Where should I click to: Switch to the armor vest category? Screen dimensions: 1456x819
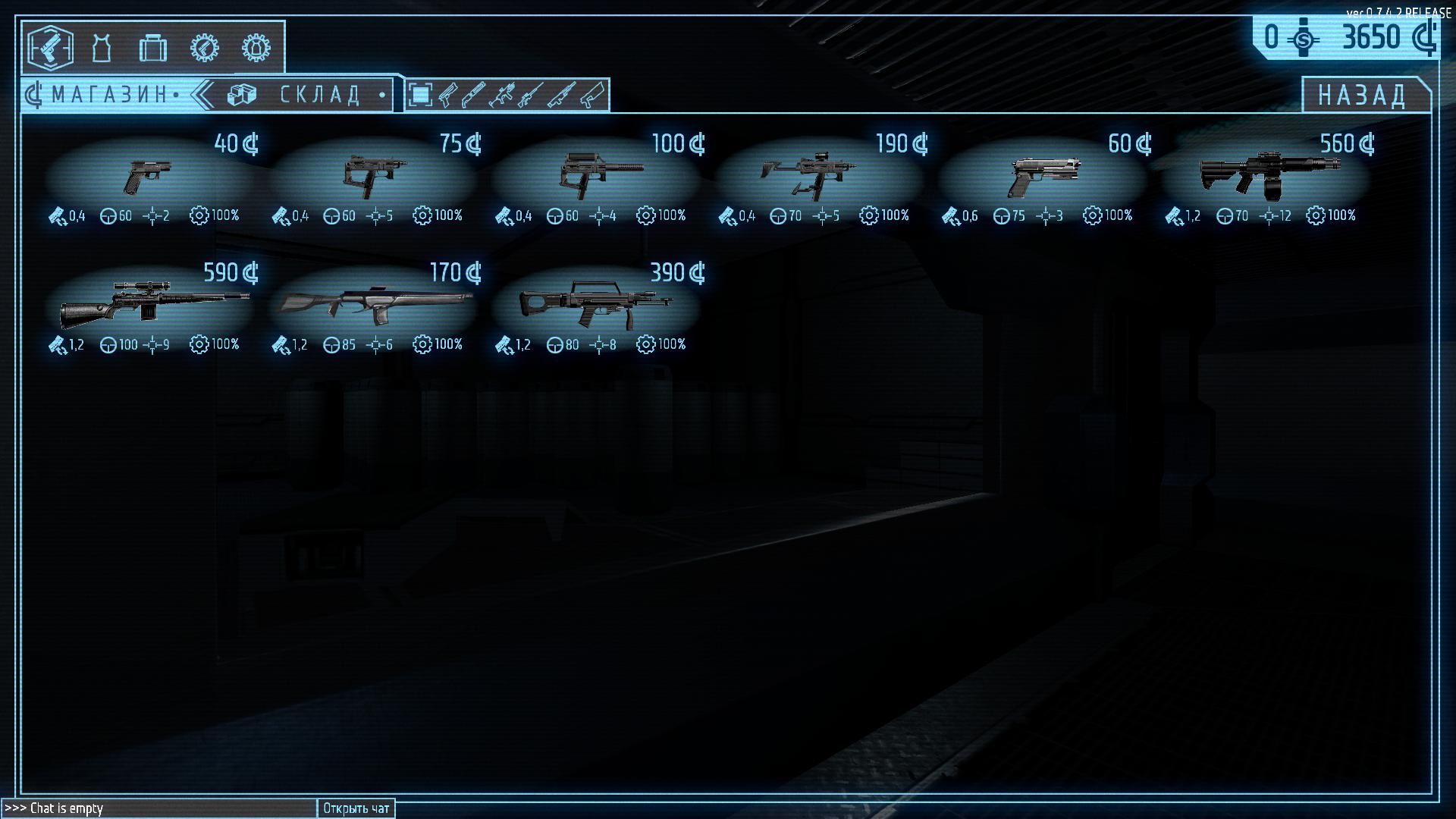pyautogui.click(x=101, y=48)
